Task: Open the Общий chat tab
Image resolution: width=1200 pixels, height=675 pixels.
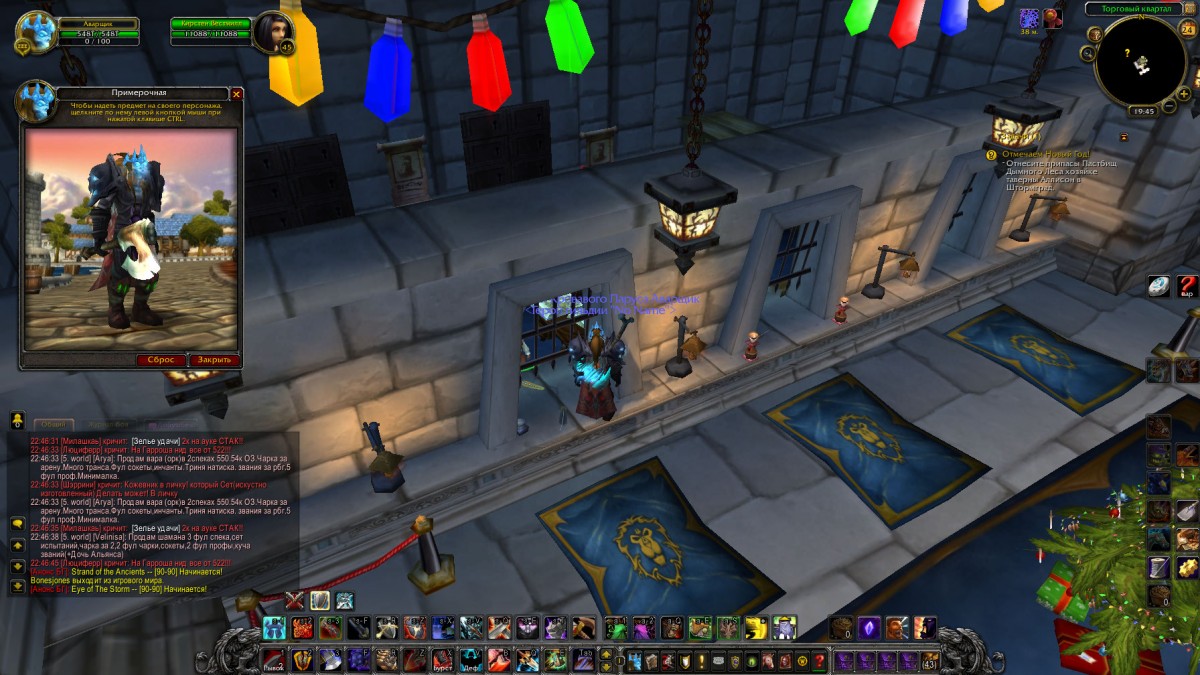Action: click(x=53, y=424)
